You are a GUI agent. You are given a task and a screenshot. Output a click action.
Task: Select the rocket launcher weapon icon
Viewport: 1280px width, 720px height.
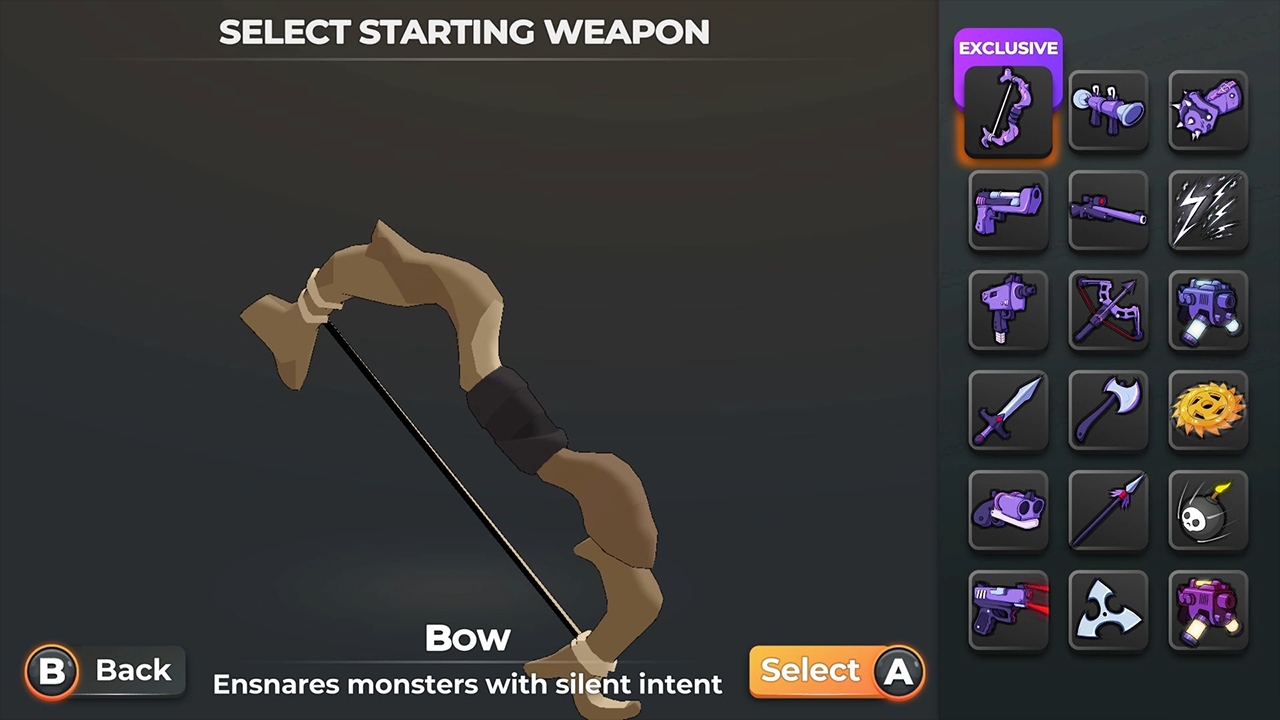click(1108, 110)
